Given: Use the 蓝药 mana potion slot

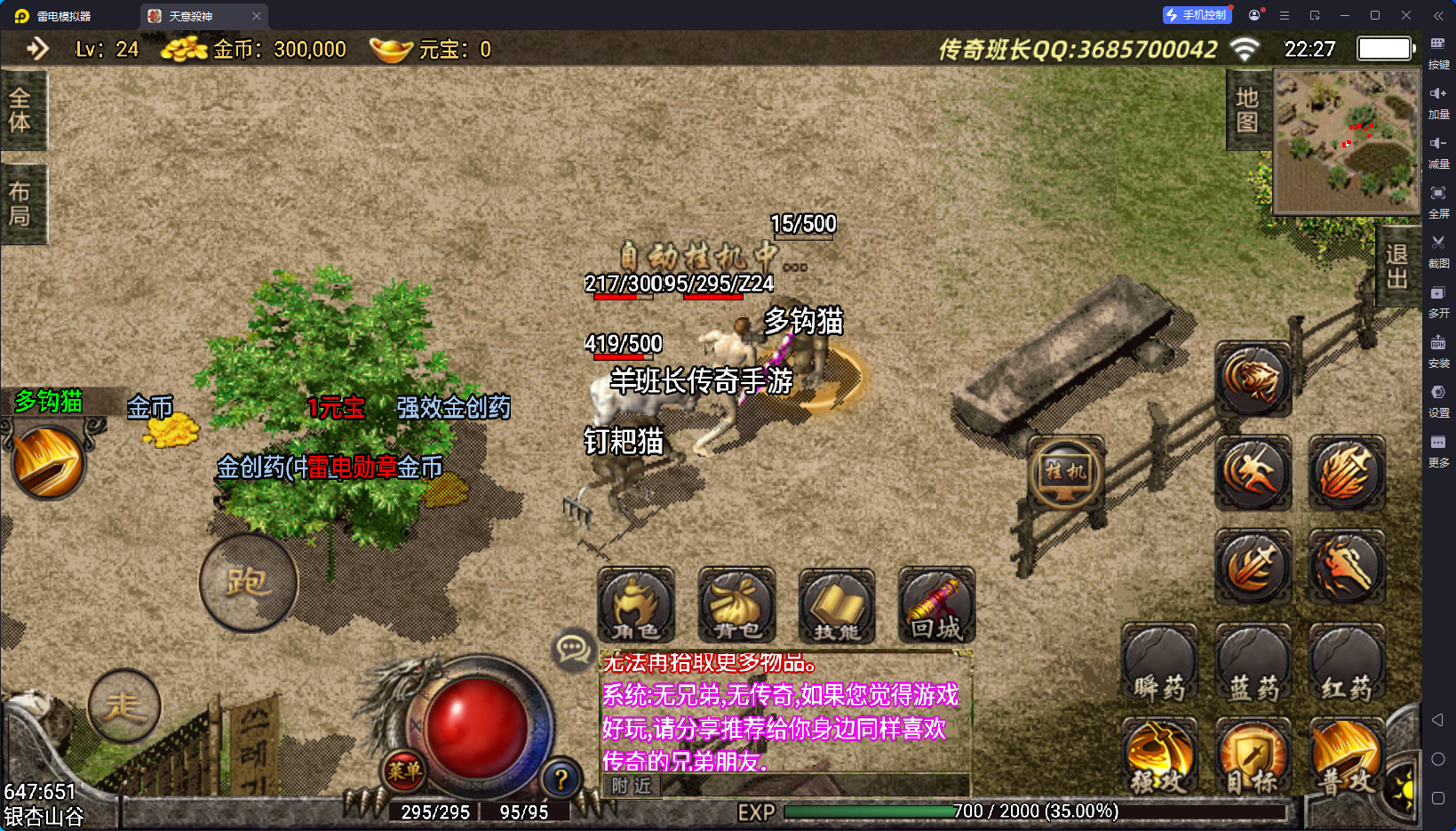Looking at the screenshot, I should click(x=1253, y=664).
